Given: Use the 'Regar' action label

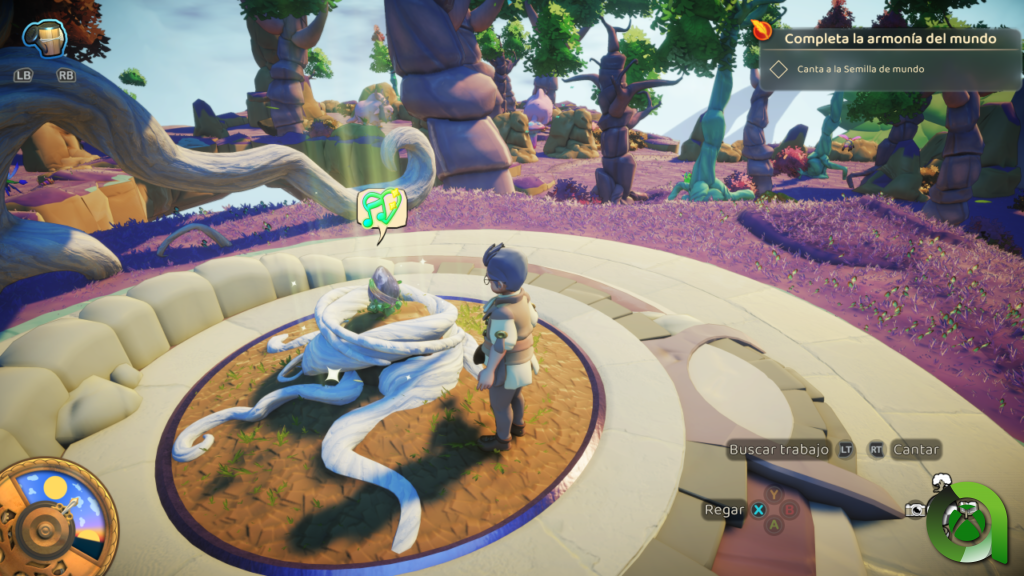Looking at the screenshot, I should 724,510.
